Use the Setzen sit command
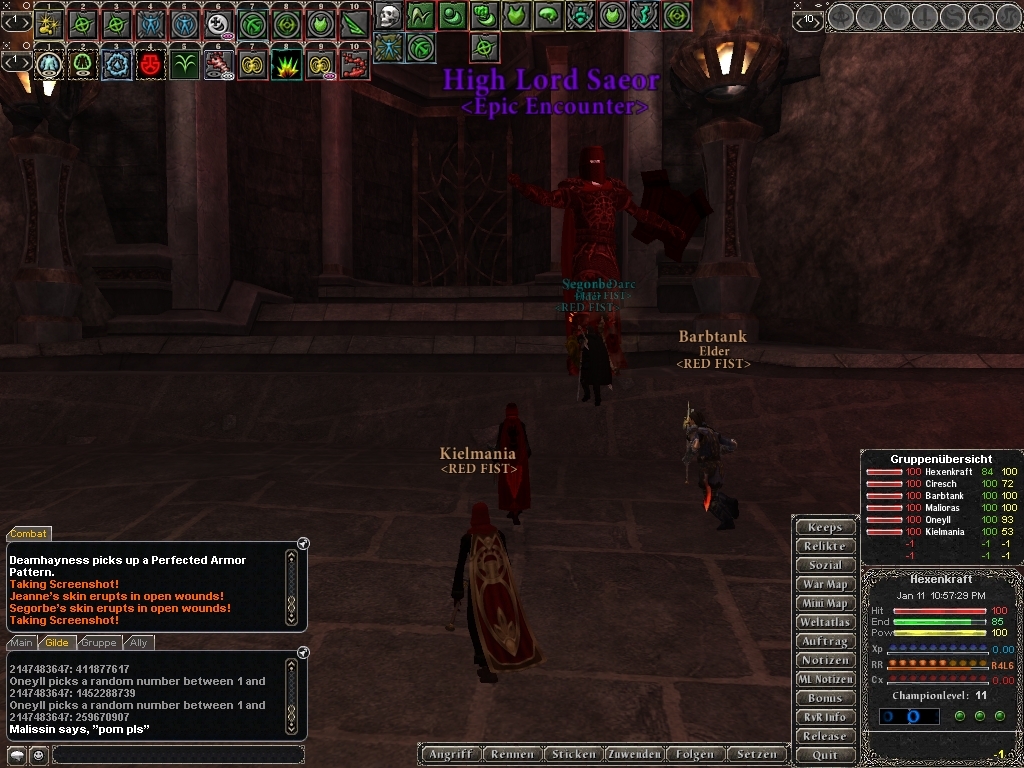The image size is (1024, 768). pyautogui.click(x=757, y=754)
